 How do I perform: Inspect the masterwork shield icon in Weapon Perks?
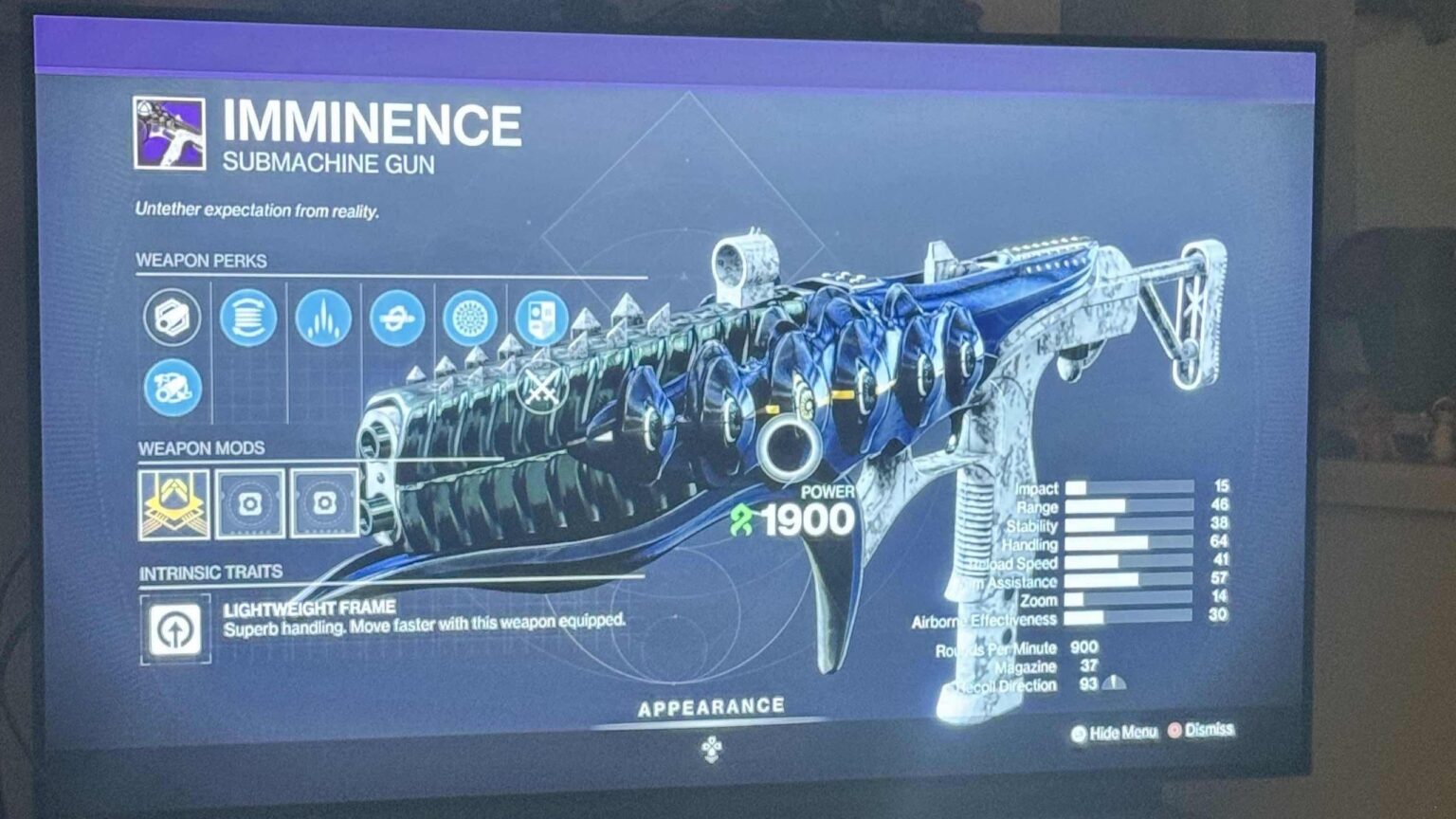[x=542, y=318]
